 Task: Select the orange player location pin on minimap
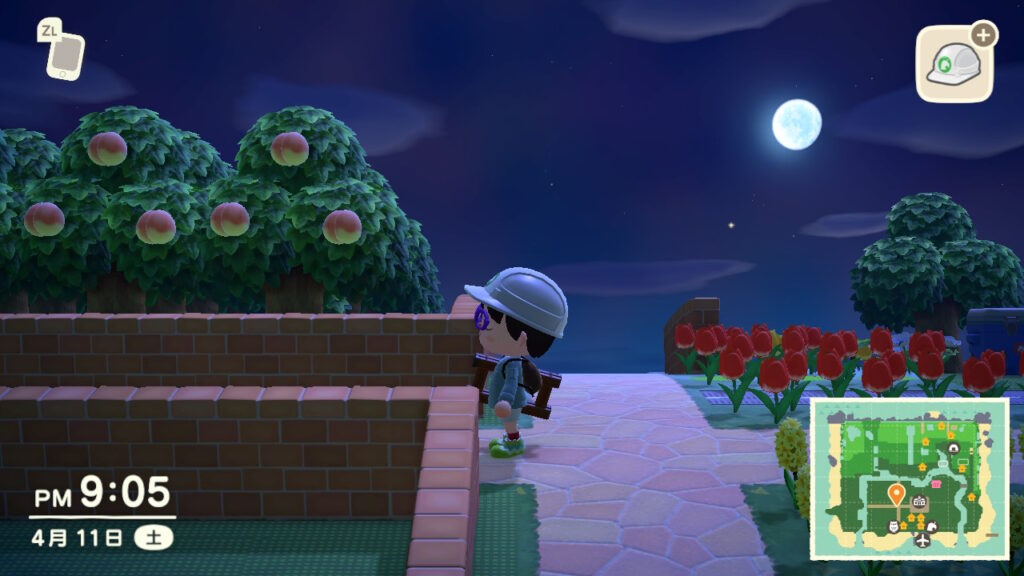pos(896,493)
